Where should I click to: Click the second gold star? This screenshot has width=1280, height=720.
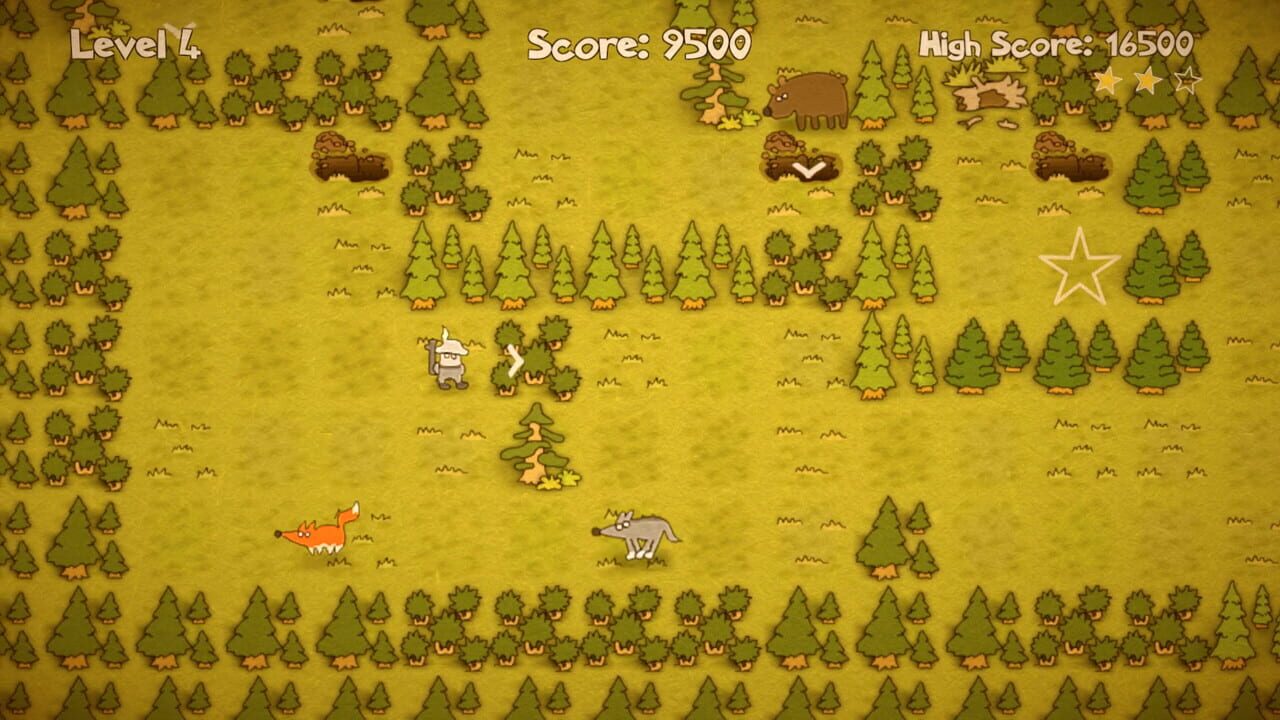pos(1148,81)
